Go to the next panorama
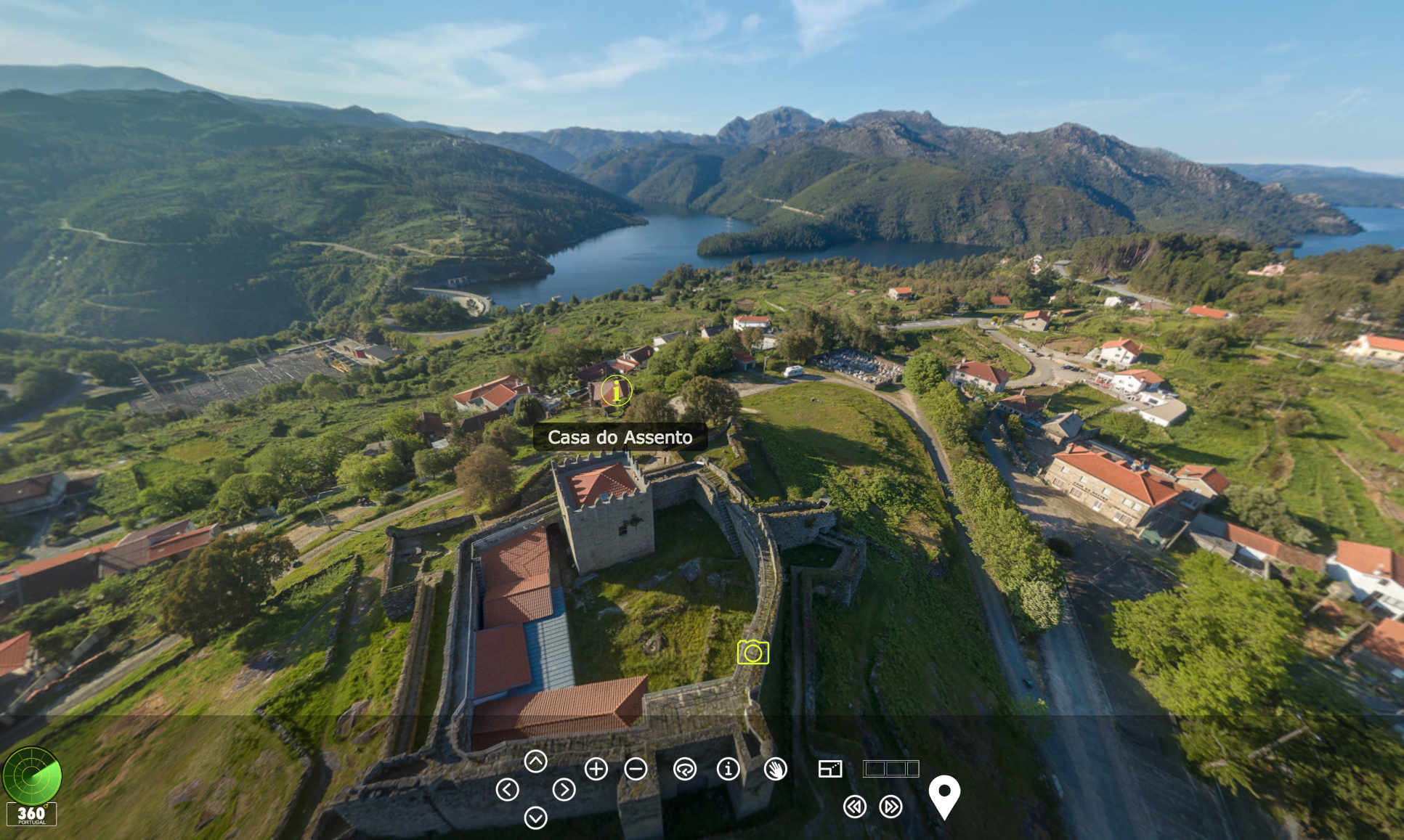Screen dimensions: 1404x840 click(x=890, y=807)
